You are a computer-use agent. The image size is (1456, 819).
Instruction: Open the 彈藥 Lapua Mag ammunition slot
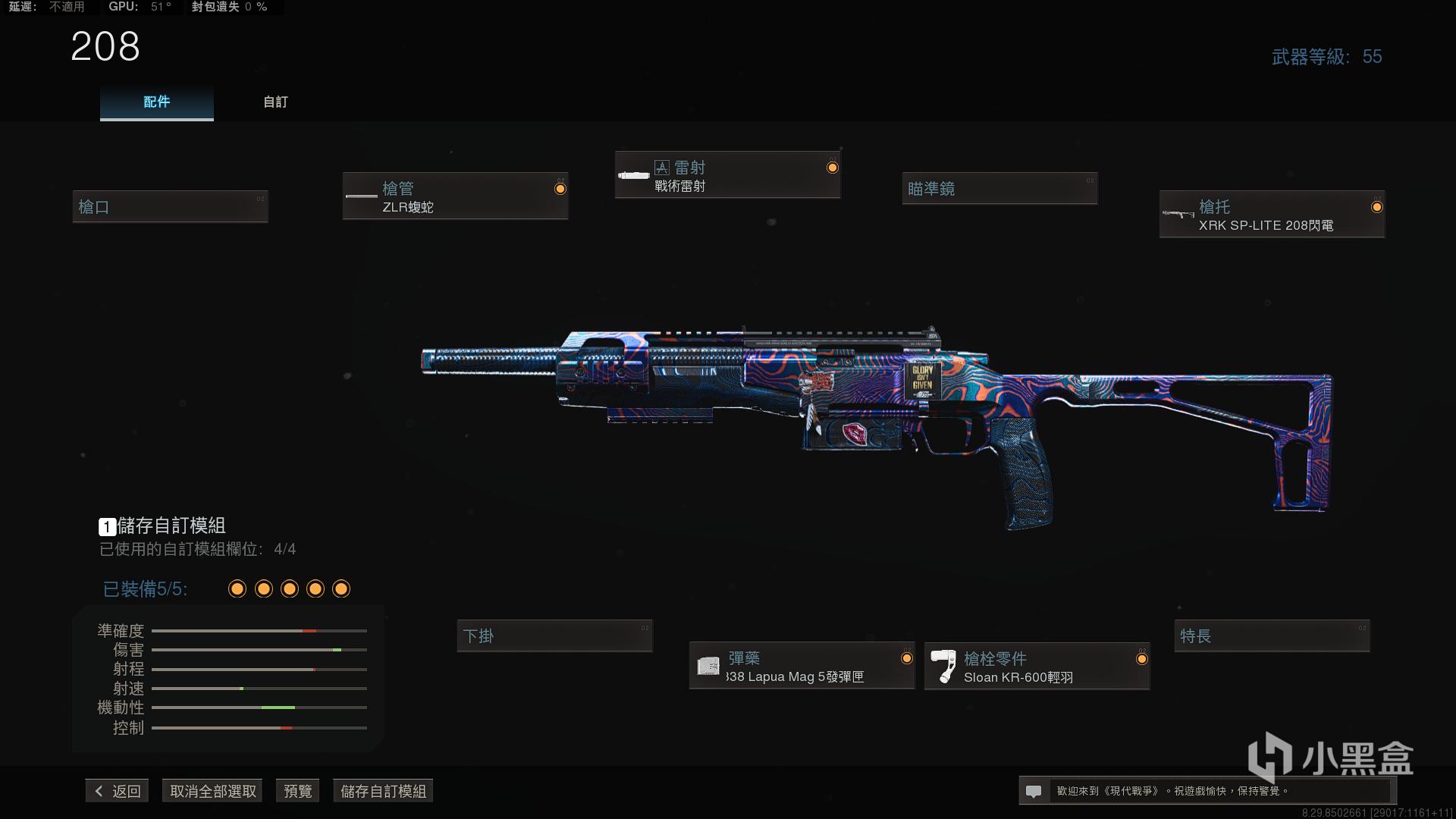coord(802,666)
